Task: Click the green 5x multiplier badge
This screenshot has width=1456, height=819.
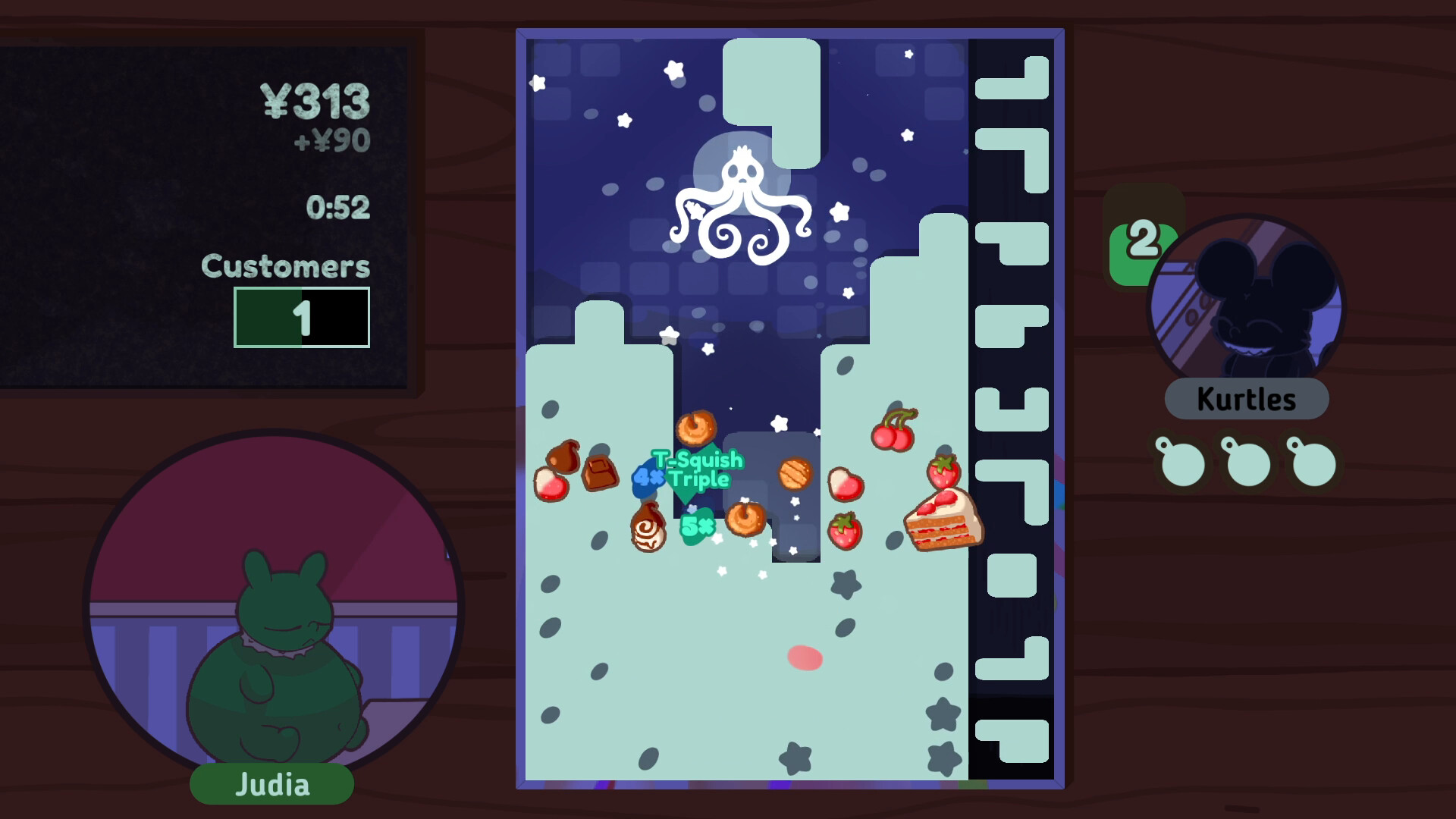Action: pyautogui.click(x=698, y=524)
